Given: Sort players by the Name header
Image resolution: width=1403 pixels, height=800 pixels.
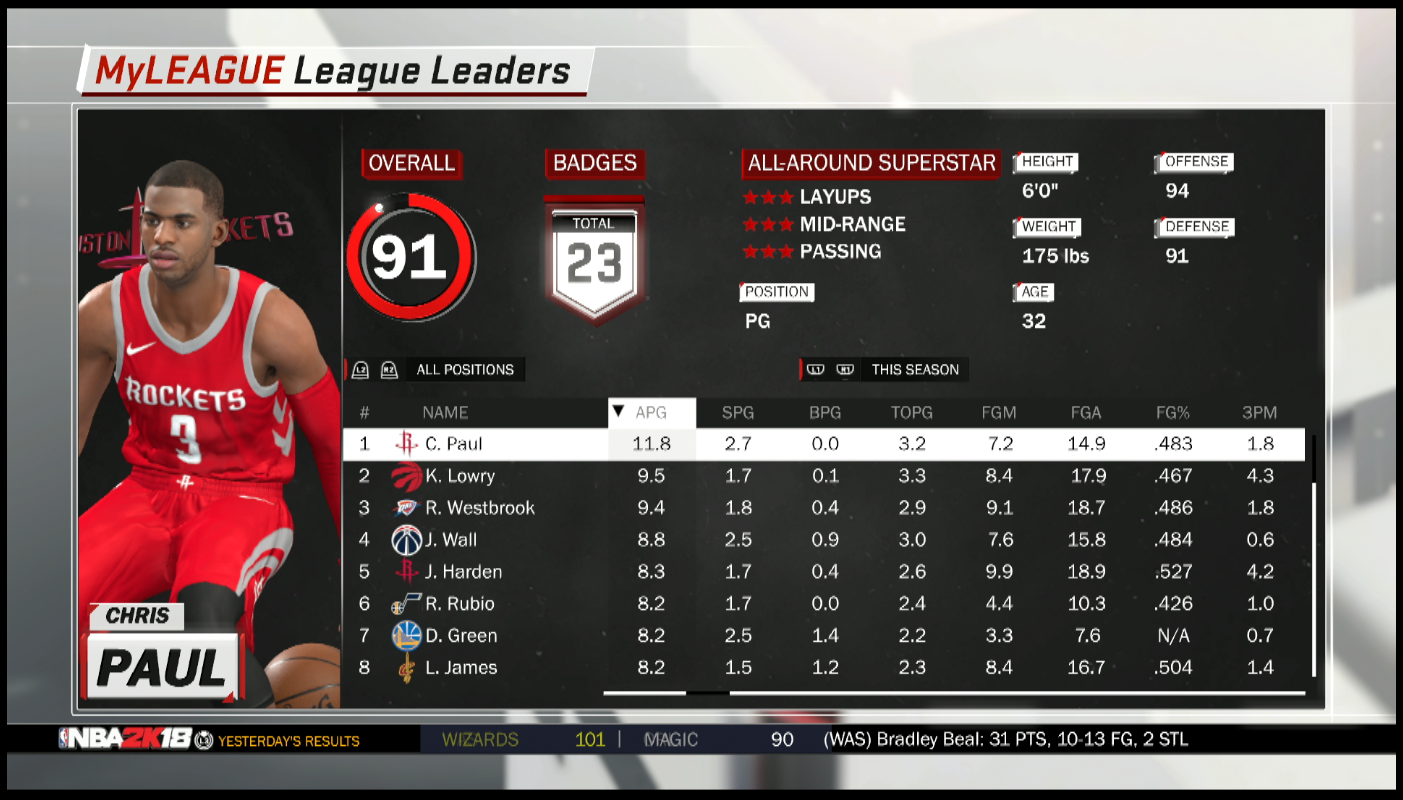Looking at the screenshot, I should coord(444,412).
